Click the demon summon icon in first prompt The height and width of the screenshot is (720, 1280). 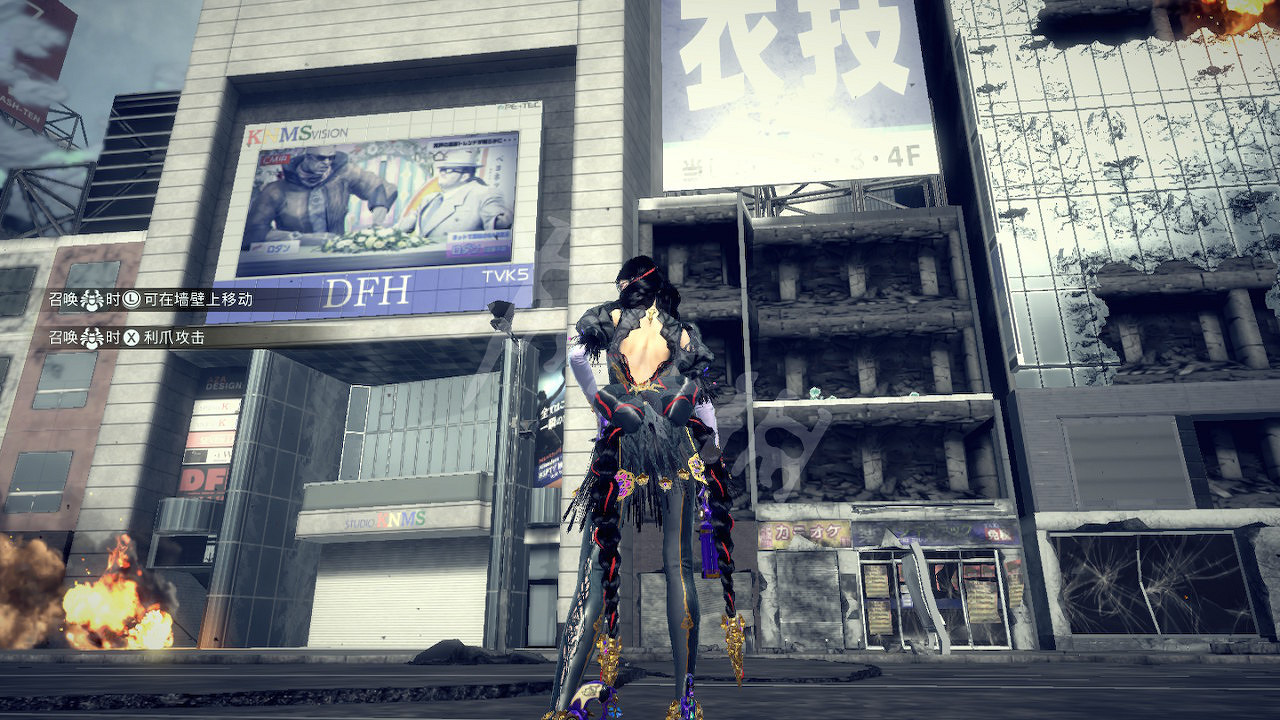(x=91, y=300)
